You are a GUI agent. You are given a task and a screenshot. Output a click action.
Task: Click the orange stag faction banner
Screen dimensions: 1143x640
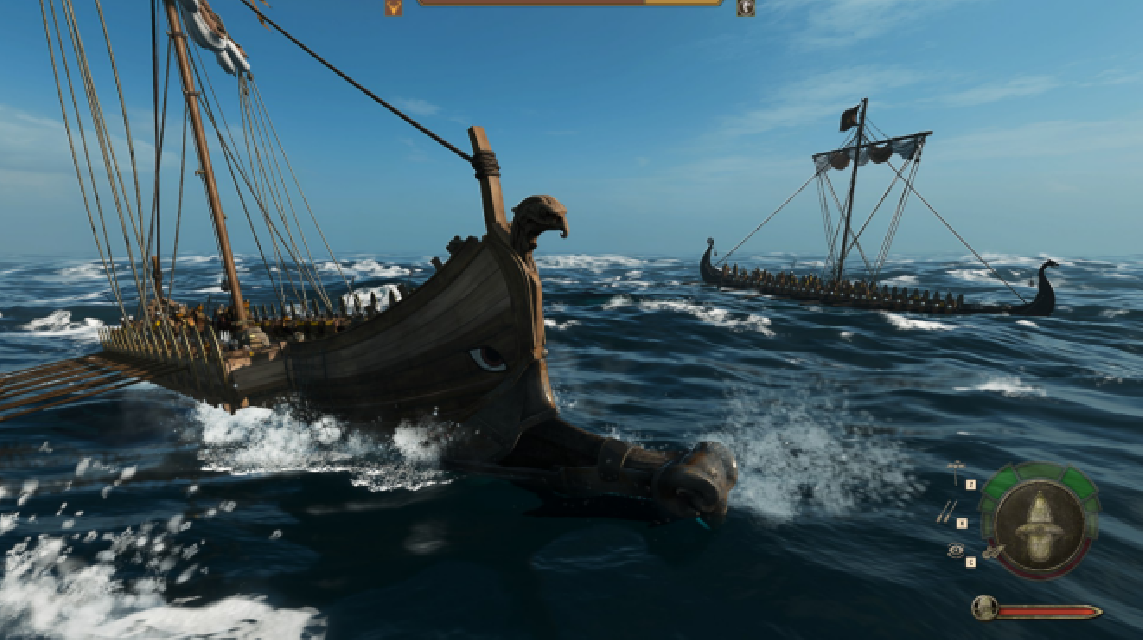394,7
